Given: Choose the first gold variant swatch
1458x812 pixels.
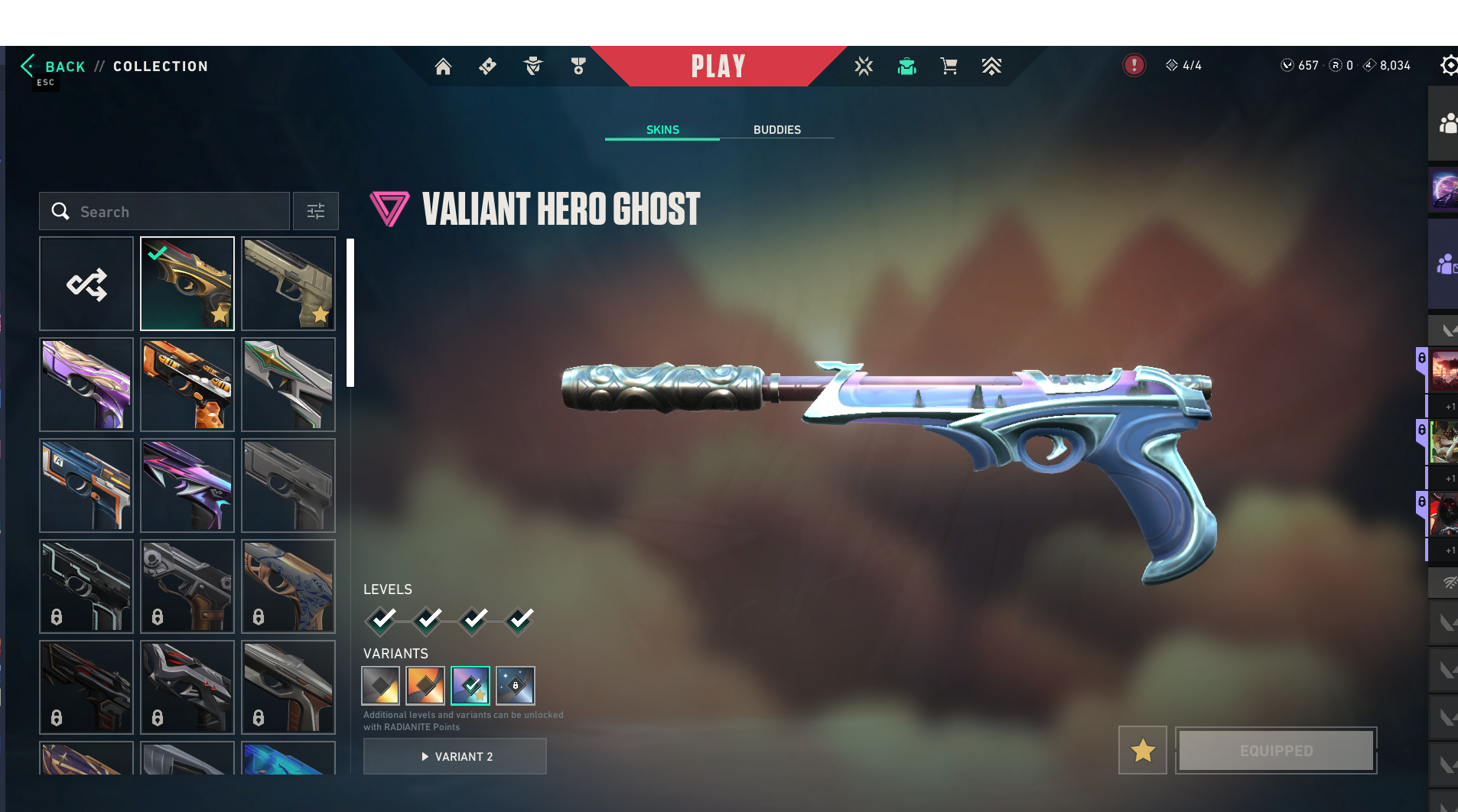Looking at the screenshot, I should [x=380, y=686].
